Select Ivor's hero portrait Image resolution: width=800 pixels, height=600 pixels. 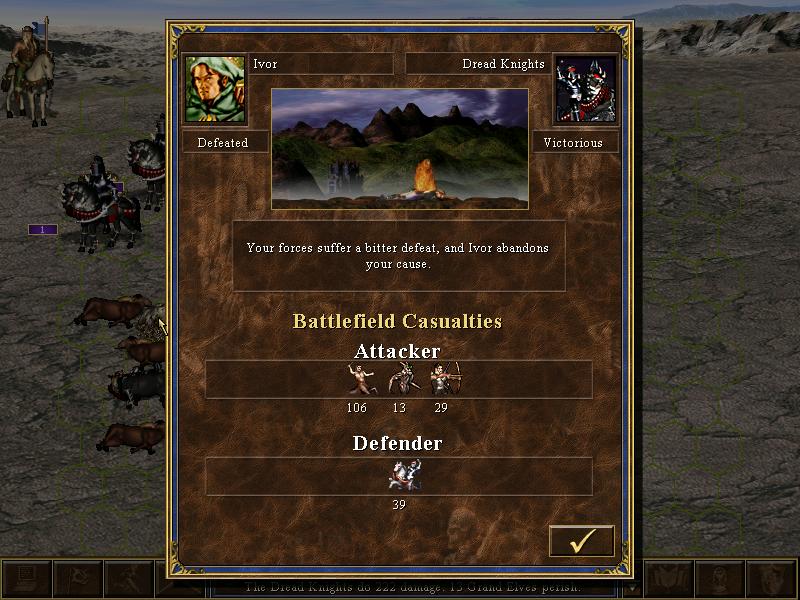click(215, 88)
